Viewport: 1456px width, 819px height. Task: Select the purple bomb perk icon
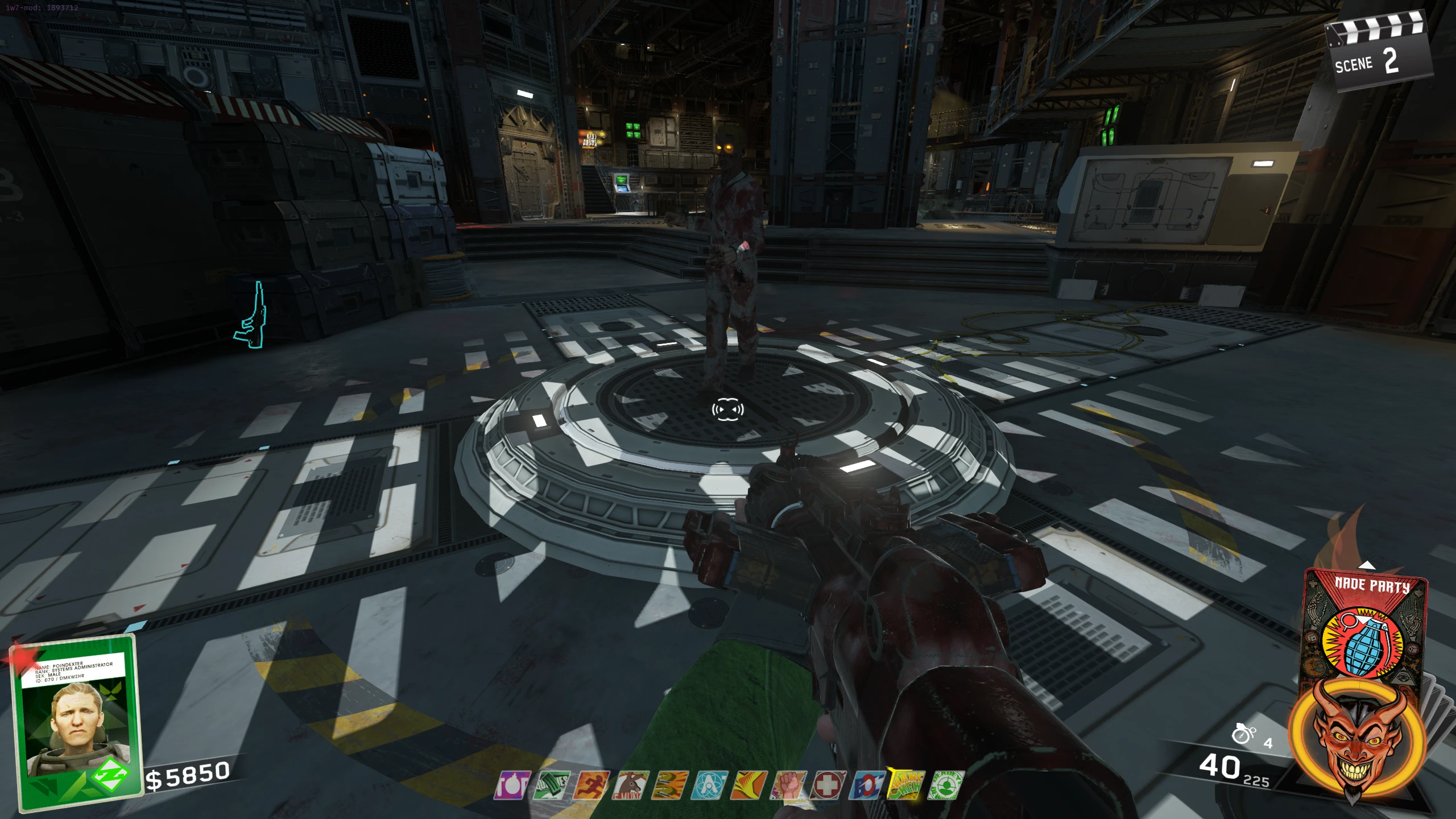pyautogui.click(x=512, y=785)
